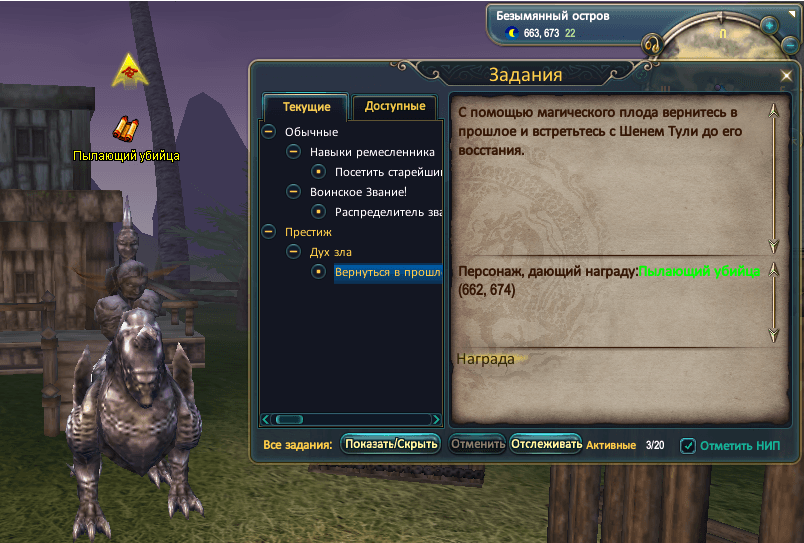Viewport: 804px width, 543px height.
Task: Cancel quest with the Отменить button
Action: [476, 444]
